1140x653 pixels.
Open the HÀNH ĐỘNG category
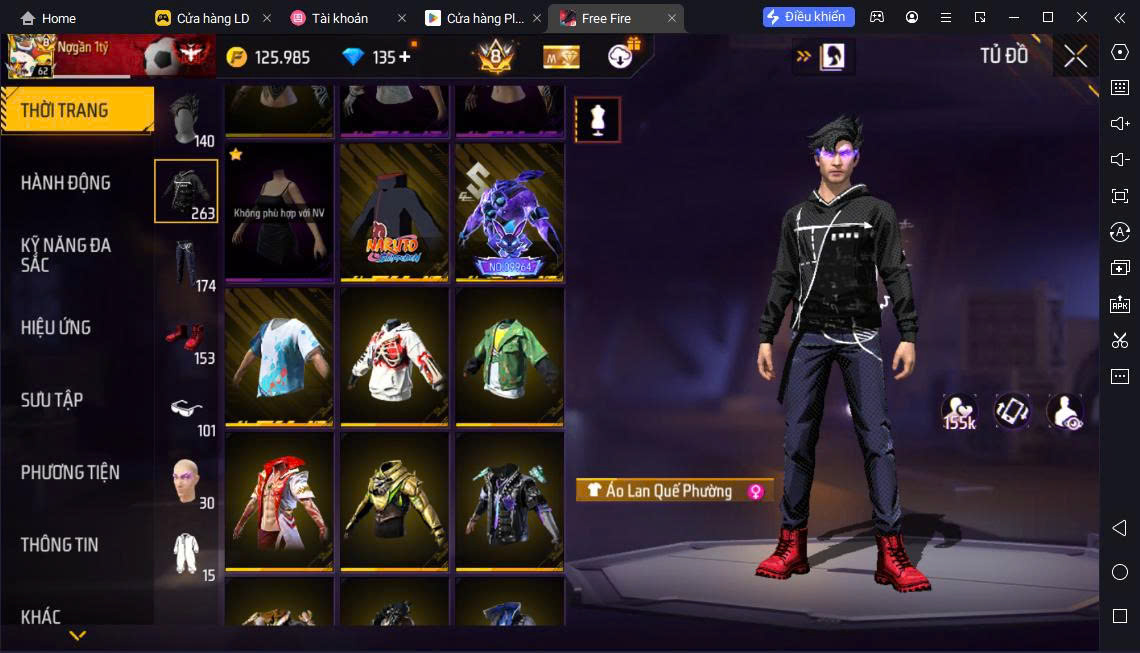(66, 183)
